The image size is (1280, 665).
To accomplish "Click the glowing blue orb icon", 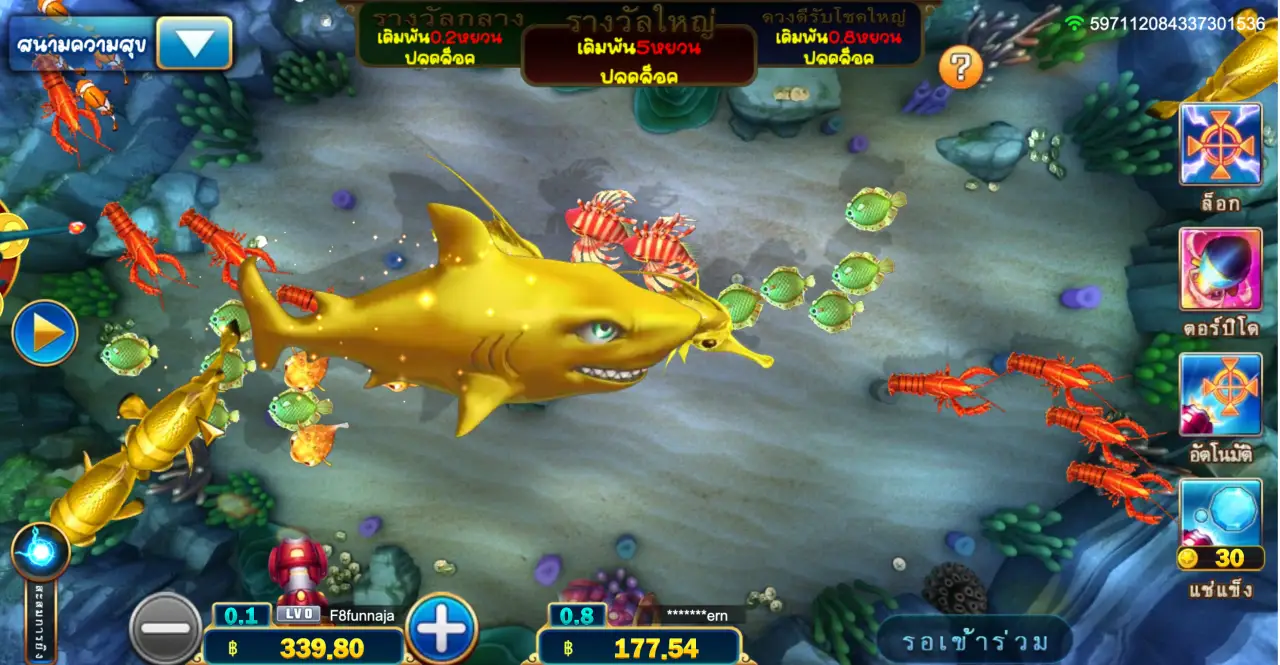I will click(x=41, y=552).
